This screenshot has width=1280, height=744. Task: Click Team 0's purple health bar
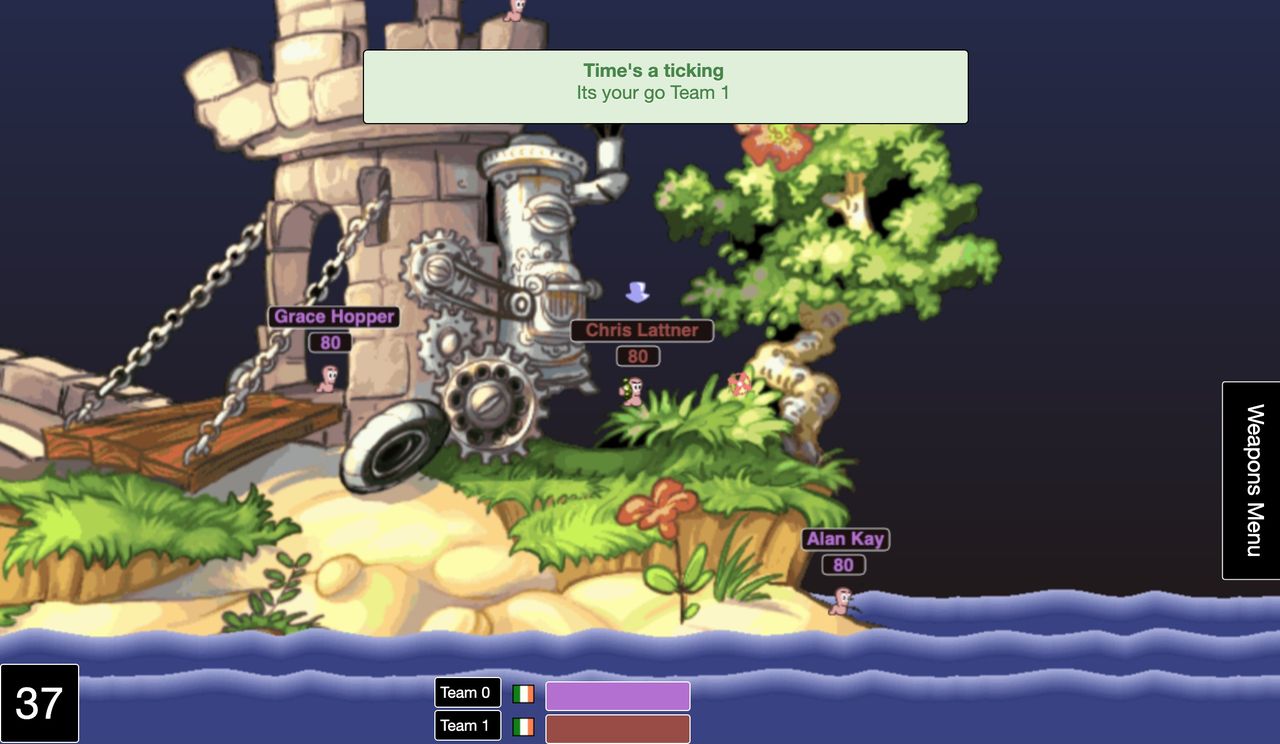coord(617,694)
